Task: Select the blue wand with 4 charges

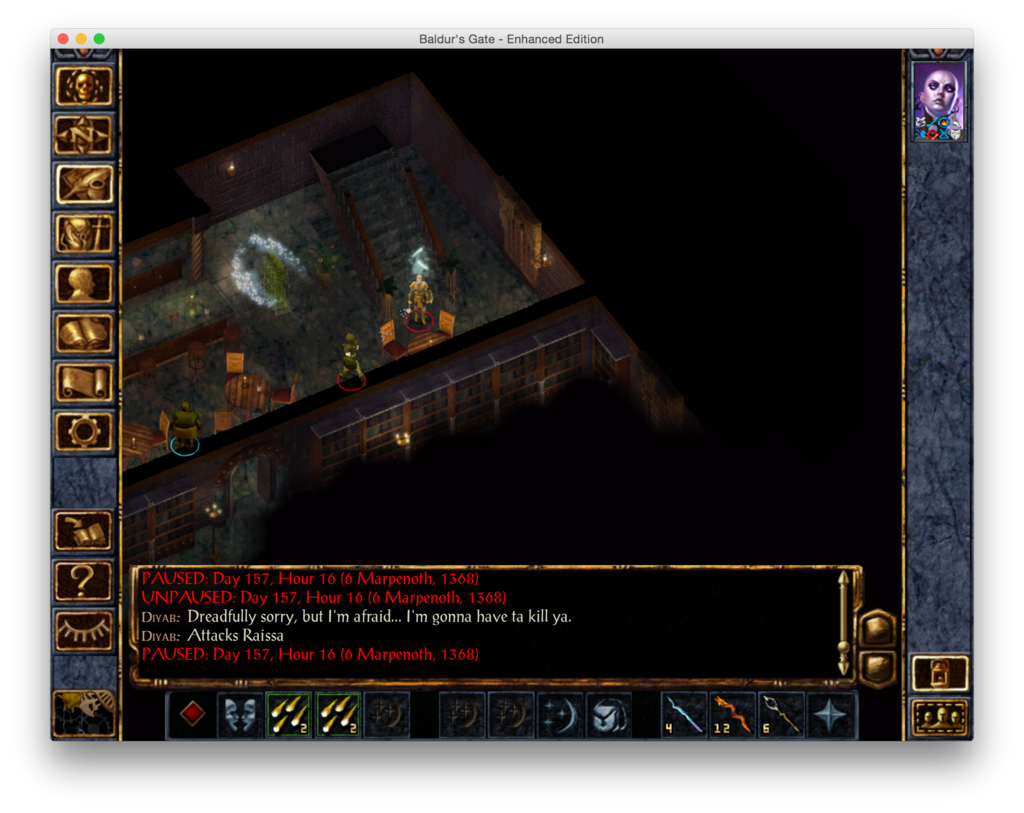Action: (684, 716)
